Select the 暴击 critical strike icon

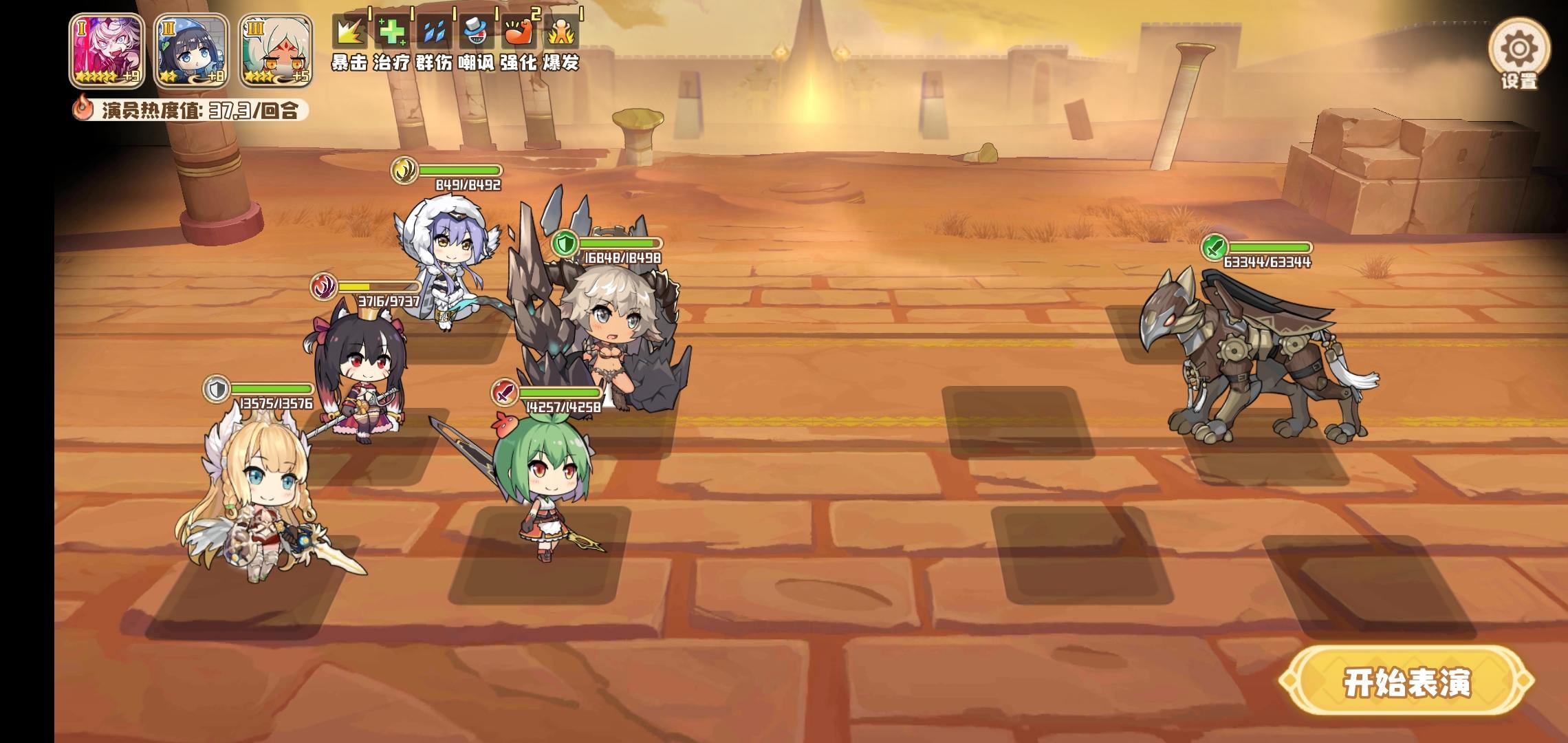pyautogui.click(x=351, y=31)
